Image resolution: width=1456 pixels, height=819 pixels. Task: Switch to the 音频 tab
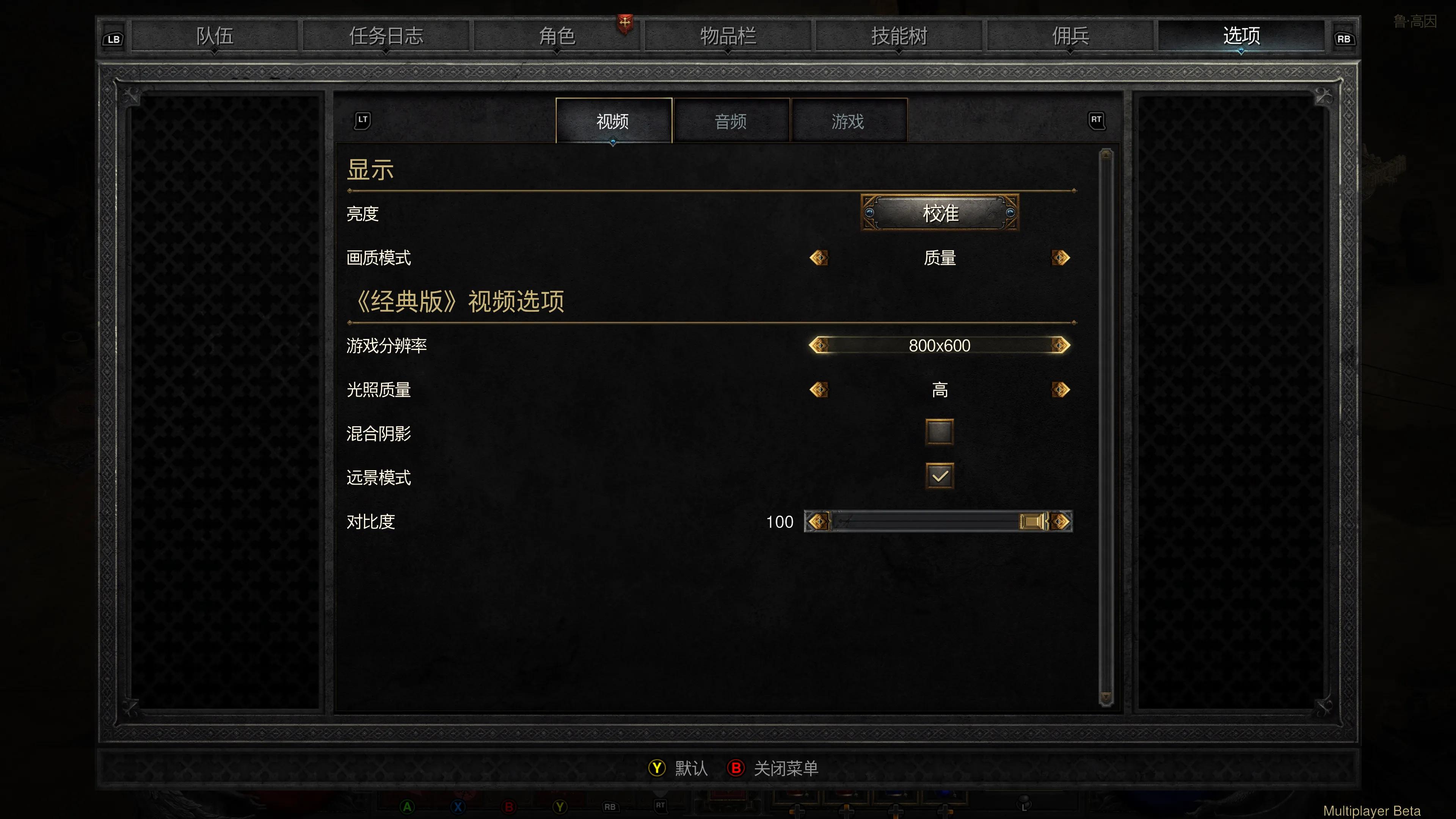tap(731, 121)
